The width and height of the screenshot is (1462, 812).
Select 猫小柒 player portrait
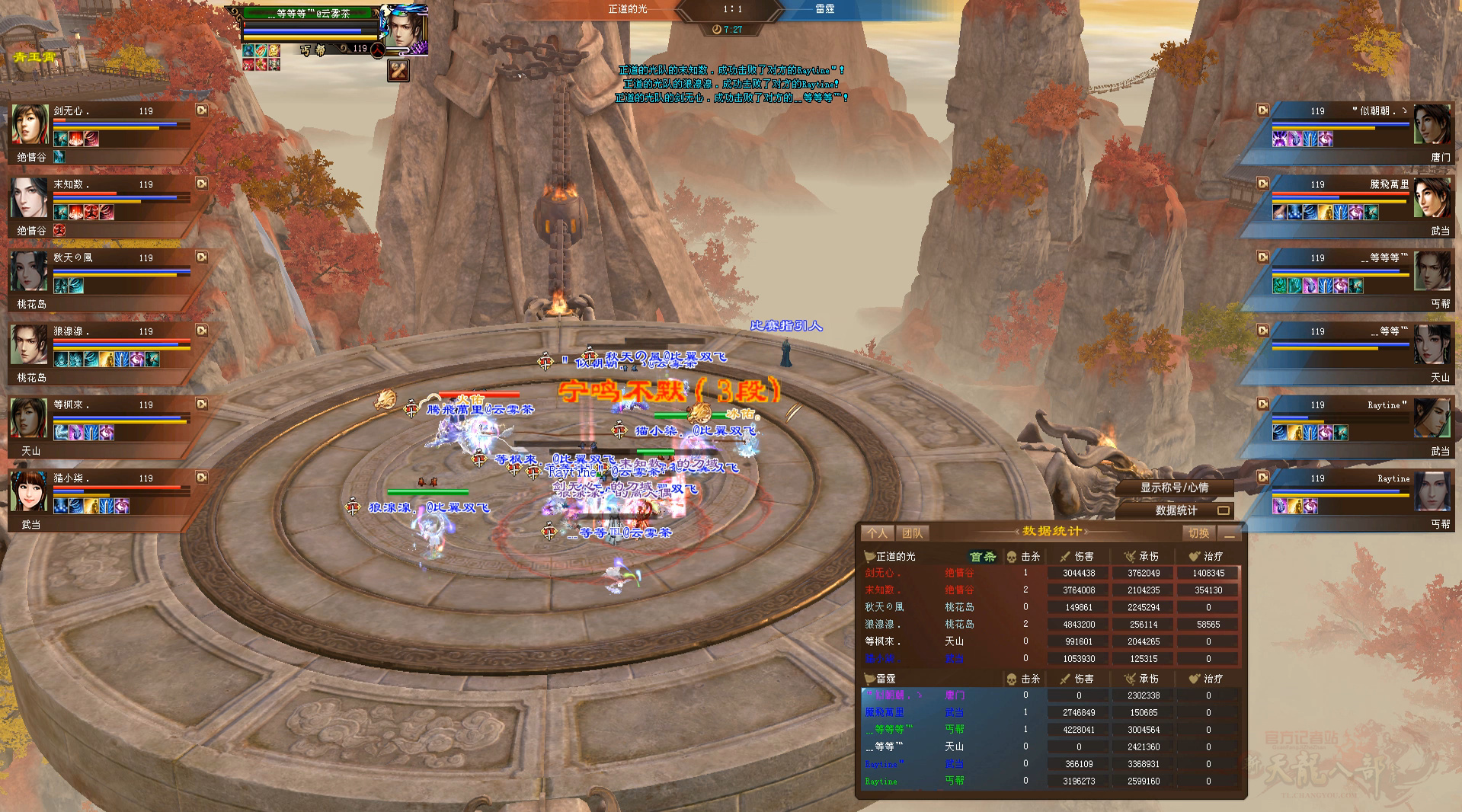(29, 492)
